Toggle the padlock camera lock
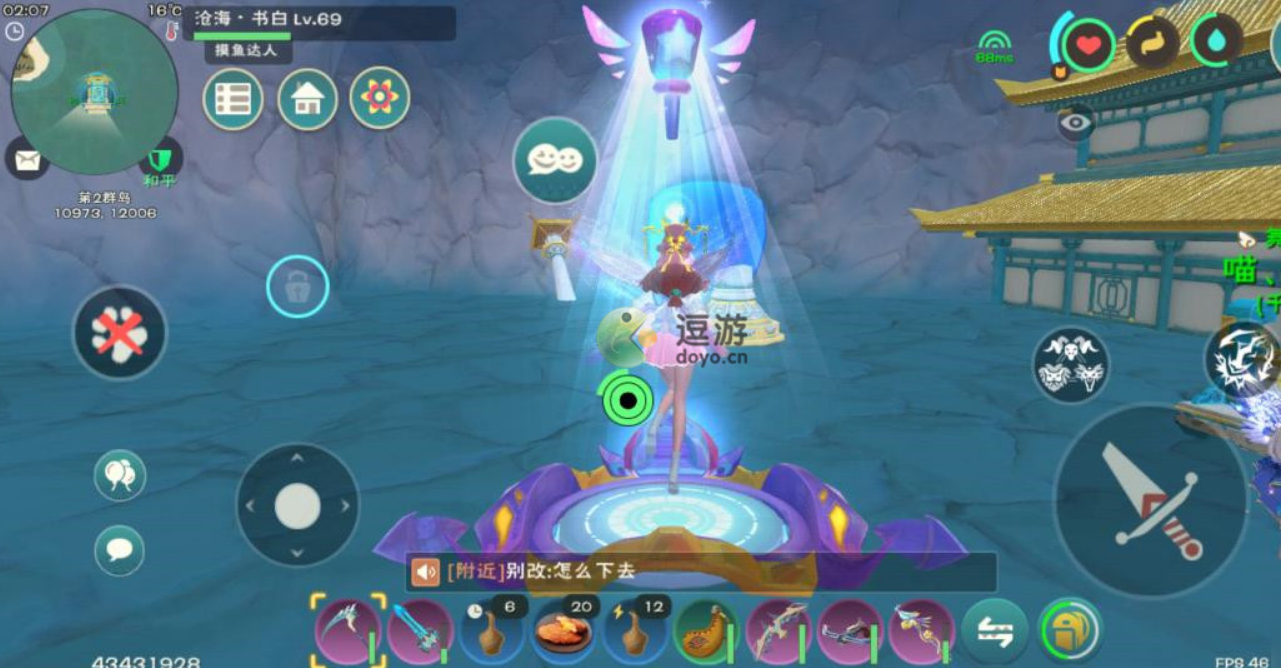Screen dimensions: 1281x668 297,288
